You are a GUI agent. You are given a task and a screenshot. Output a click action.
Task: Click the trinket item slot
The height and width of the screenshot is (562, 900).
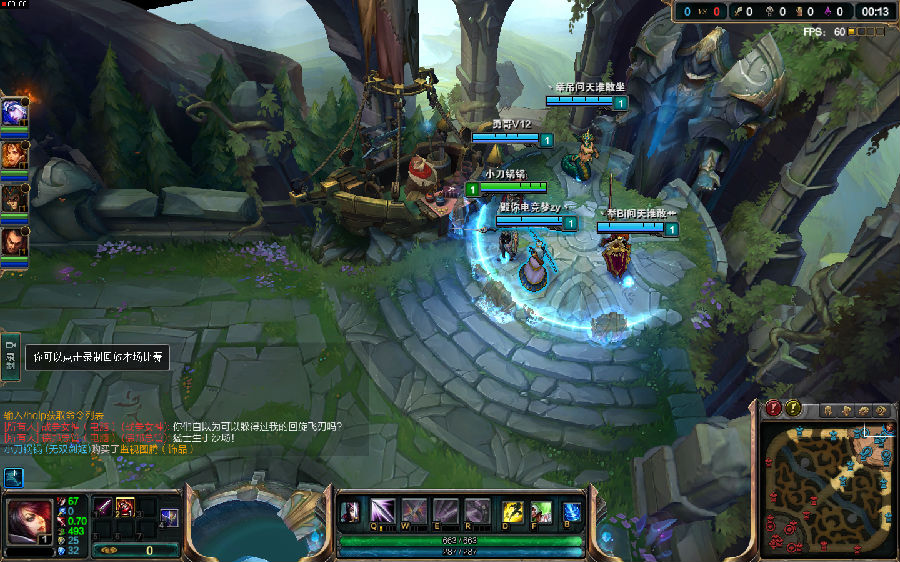click(x=169, y=517)
